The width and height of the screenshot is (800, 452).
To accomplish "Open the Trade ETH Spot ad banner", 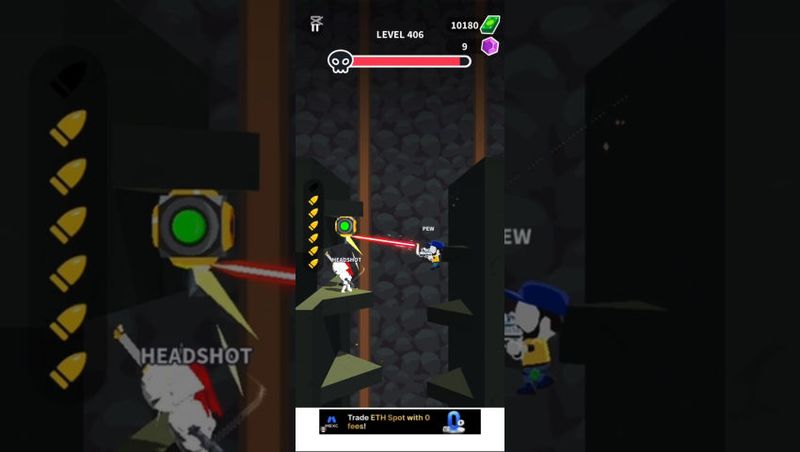I will [x=399, y=422].
